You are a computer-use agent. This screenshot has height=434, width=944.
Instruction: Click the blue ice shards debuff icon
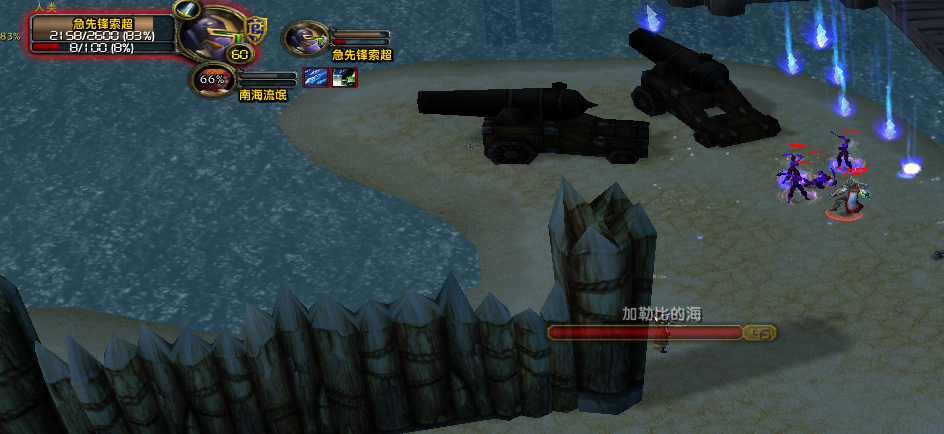point(315,78)
